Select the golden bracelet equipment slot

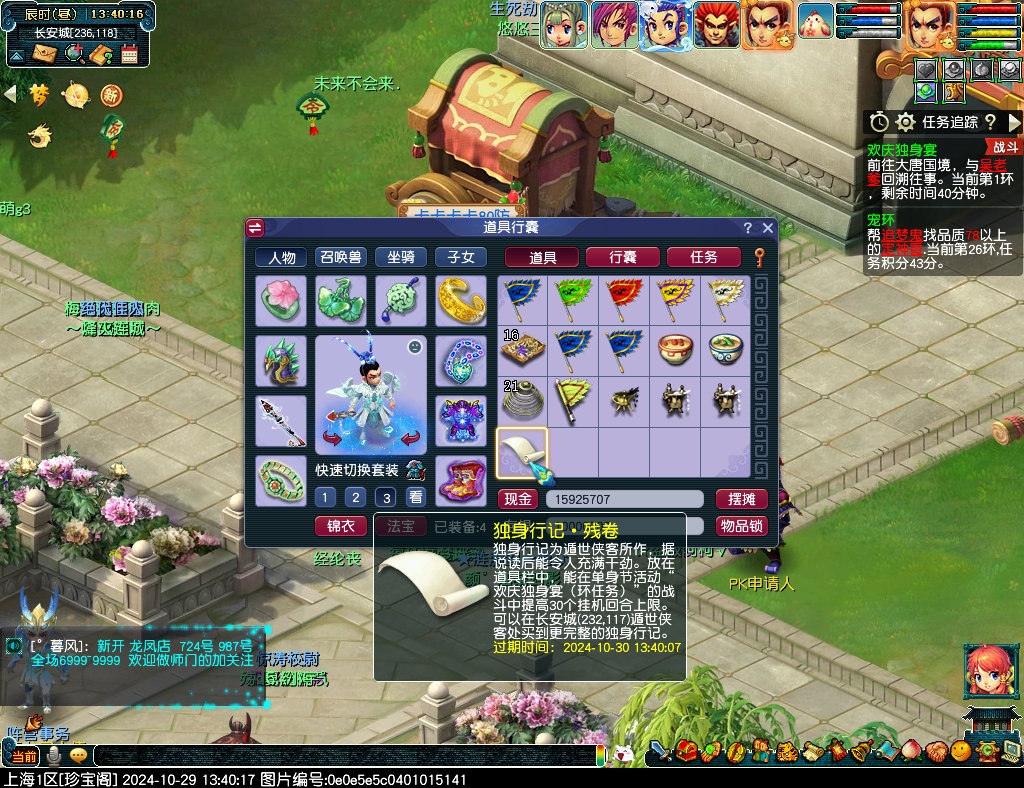(x=461, y=301)
